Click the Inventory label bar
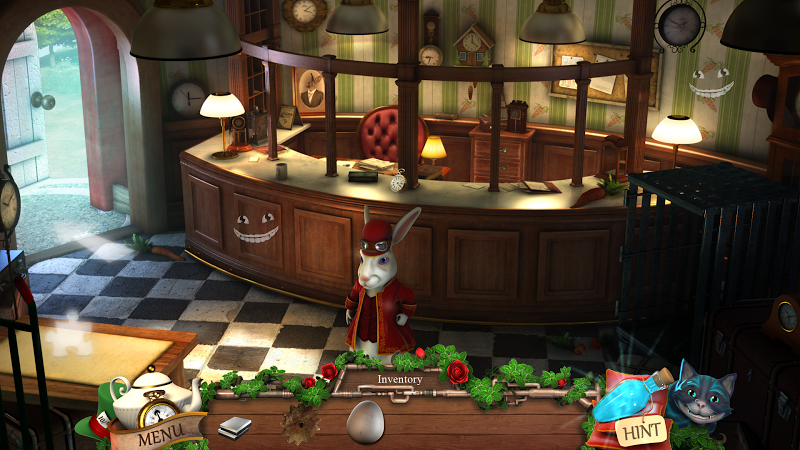 coord(399,379)
